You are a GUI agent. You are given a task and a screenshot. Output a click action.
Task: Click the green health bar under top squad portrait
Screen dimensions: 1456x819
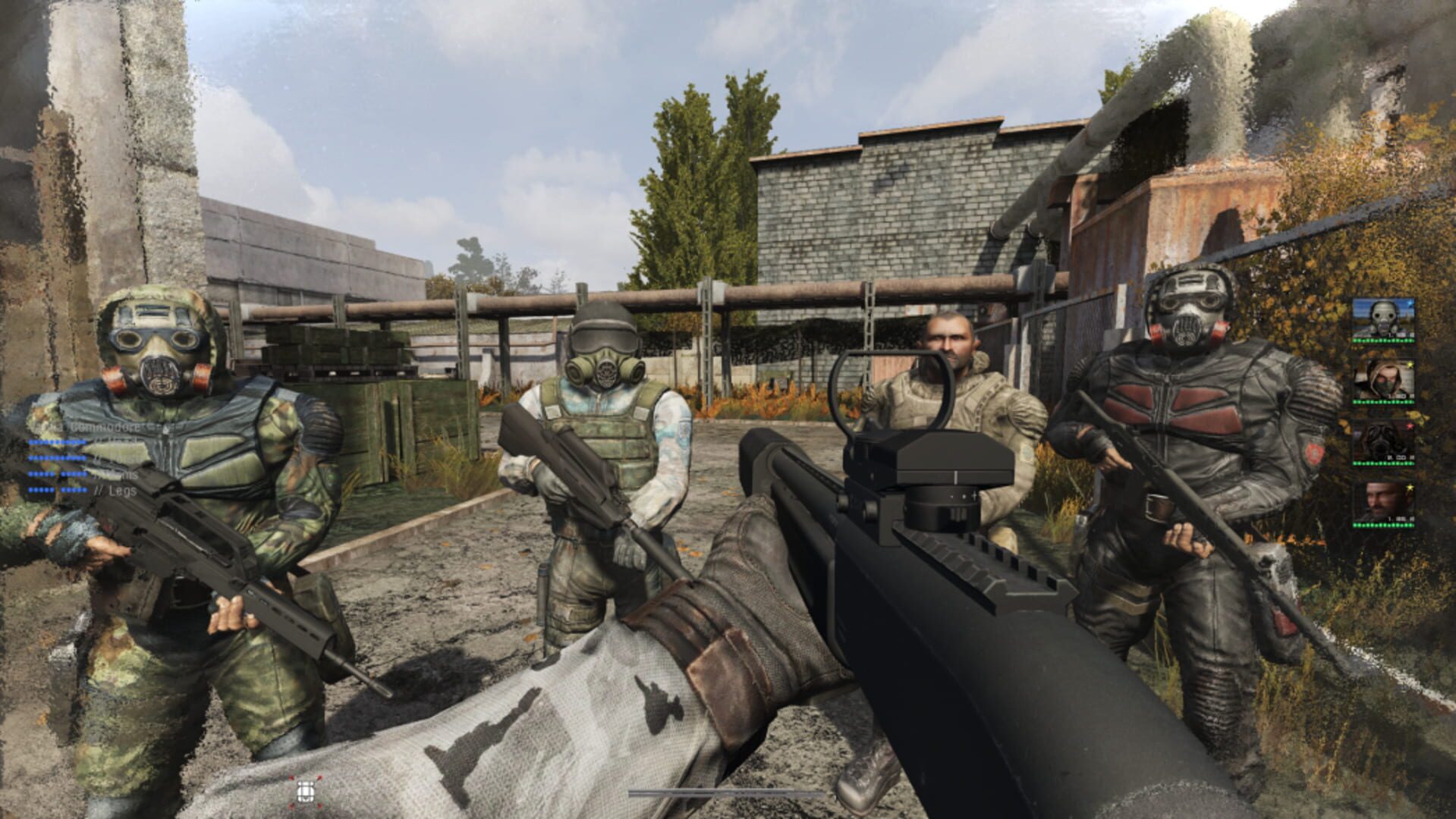click(x=1385, y=340)
